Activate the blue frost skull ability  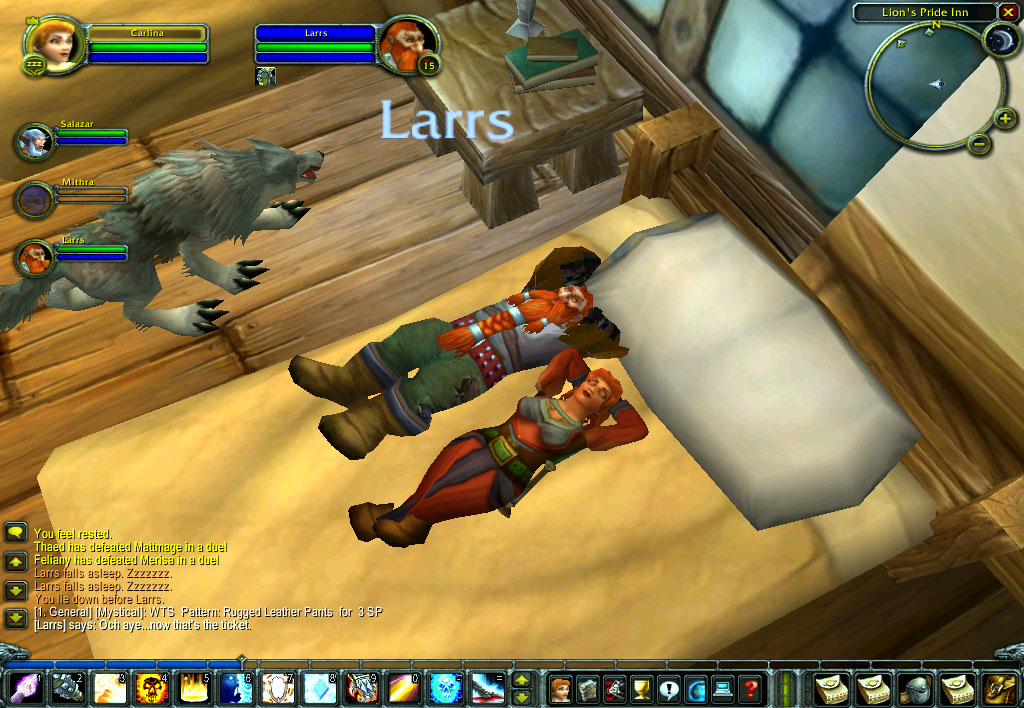pyautogui.click(x=446, y=689)
